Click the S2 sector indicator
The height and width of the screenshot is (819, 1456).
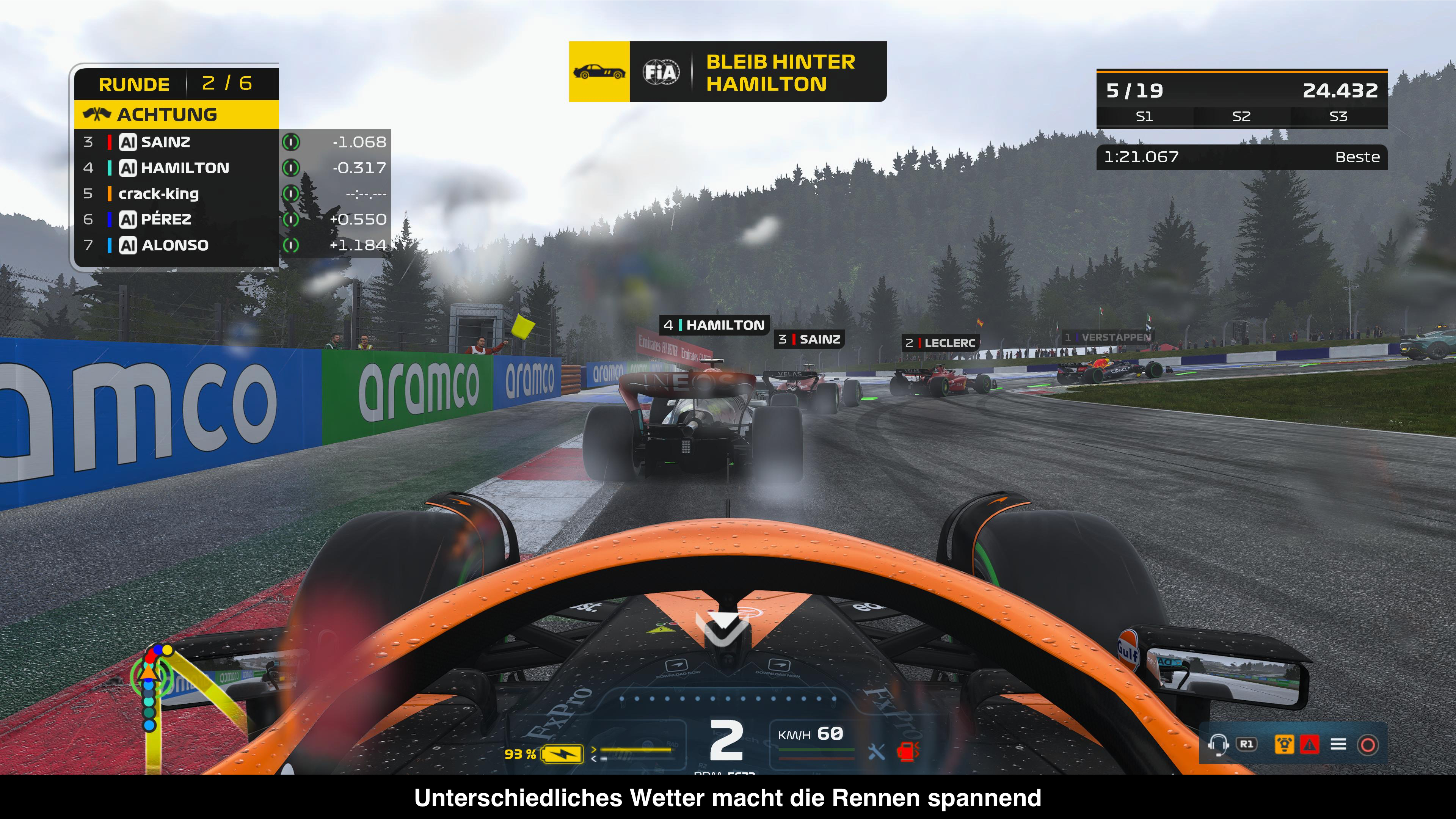coord(1241,116)
